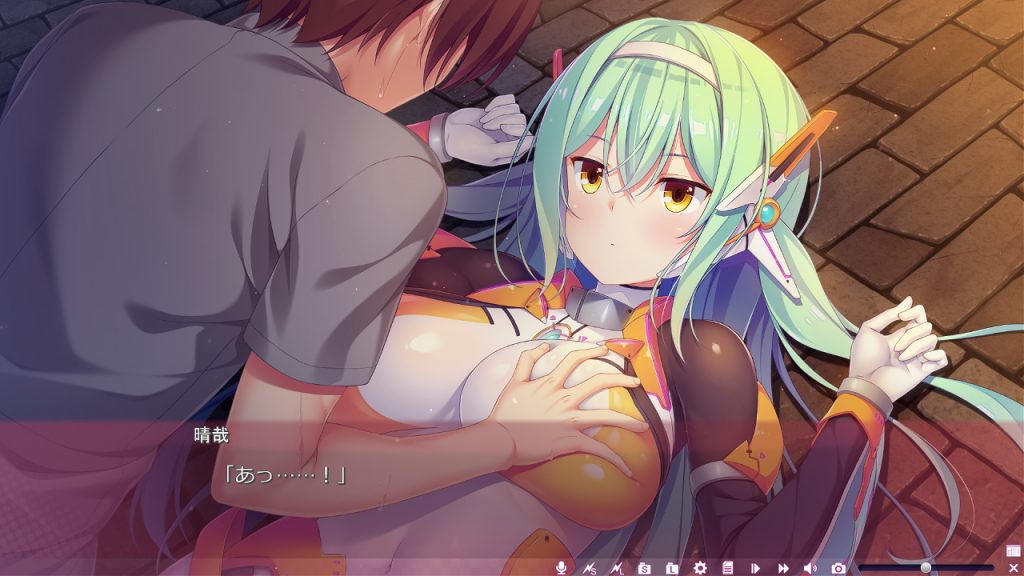Screen dimensions: 1024x576
Task: Activate the fast-forward skip button
Action: (784, 568)
